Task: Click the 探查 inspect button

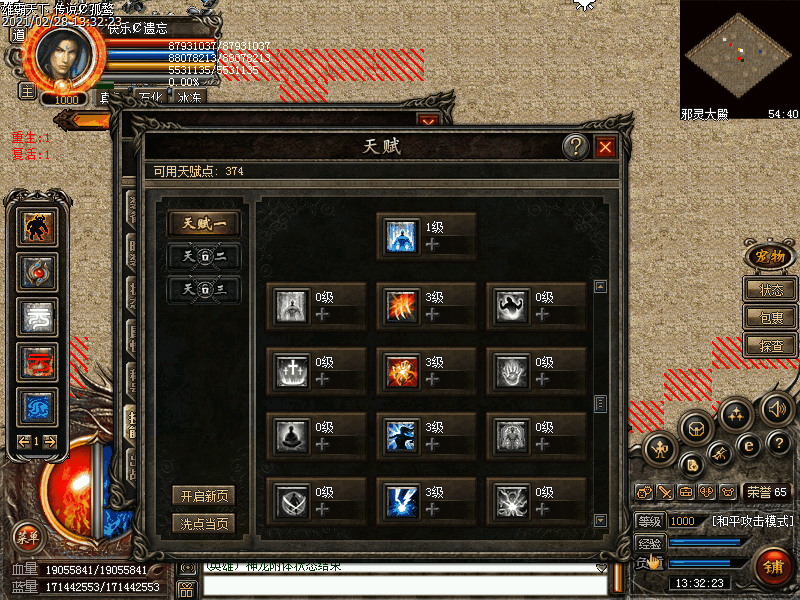Action: tap(770, 346)
